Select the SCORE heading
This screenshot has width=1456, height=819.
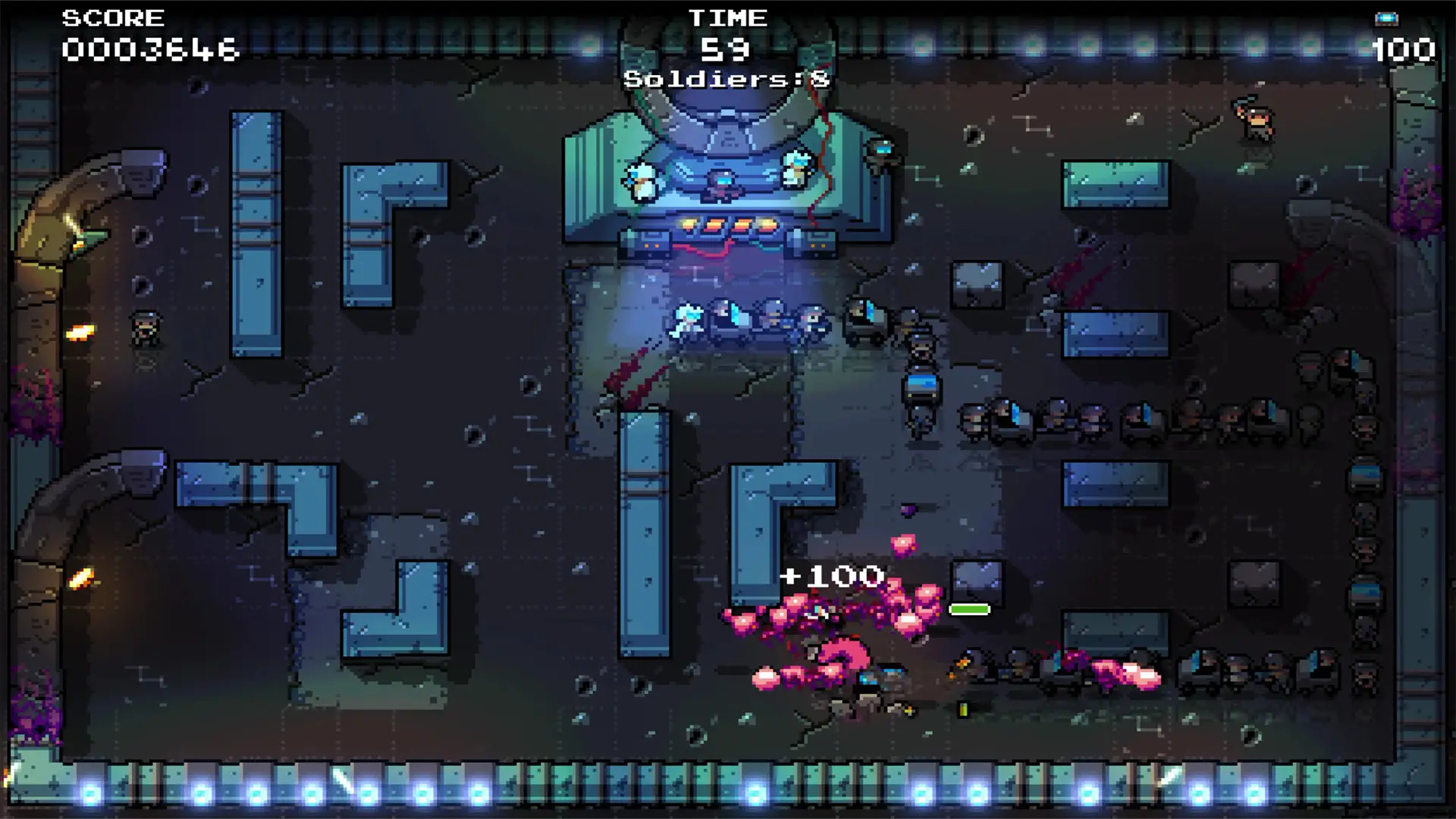pyautogui.click(x=114, y=17)
